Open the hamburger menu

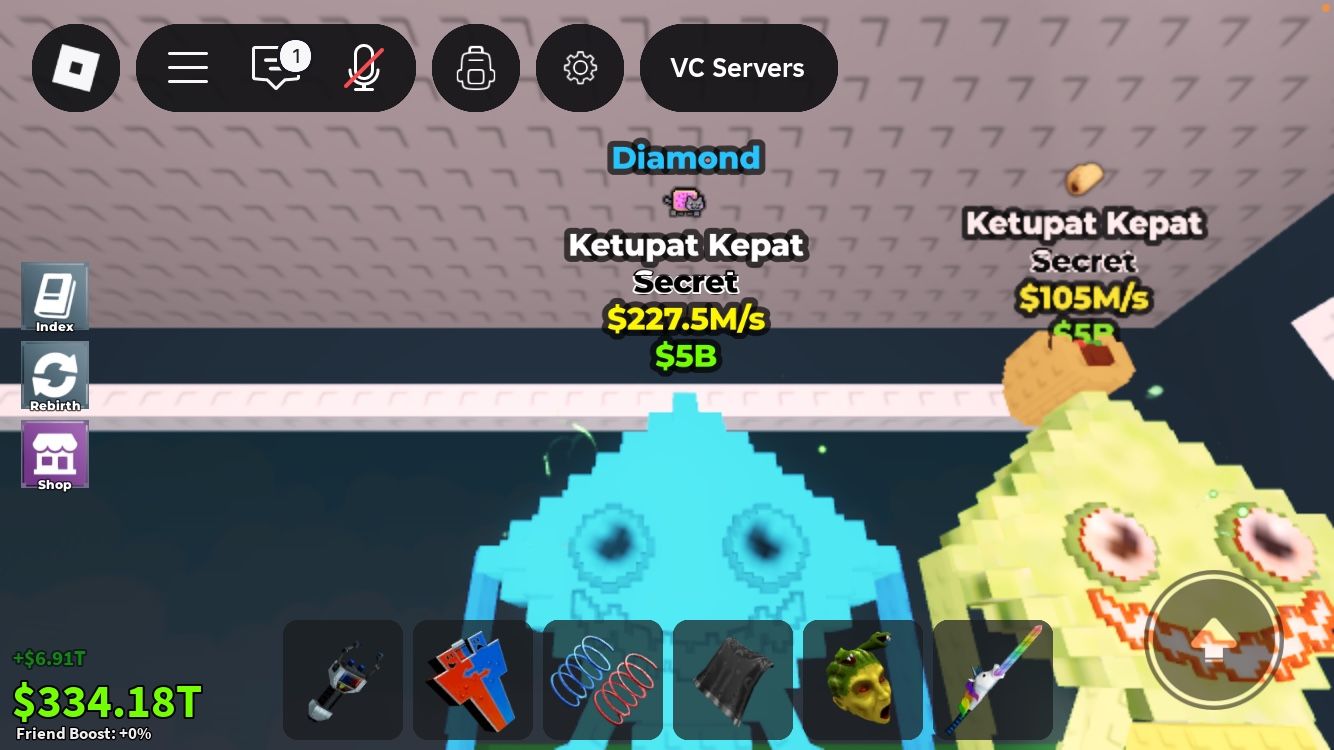[188, 67]
